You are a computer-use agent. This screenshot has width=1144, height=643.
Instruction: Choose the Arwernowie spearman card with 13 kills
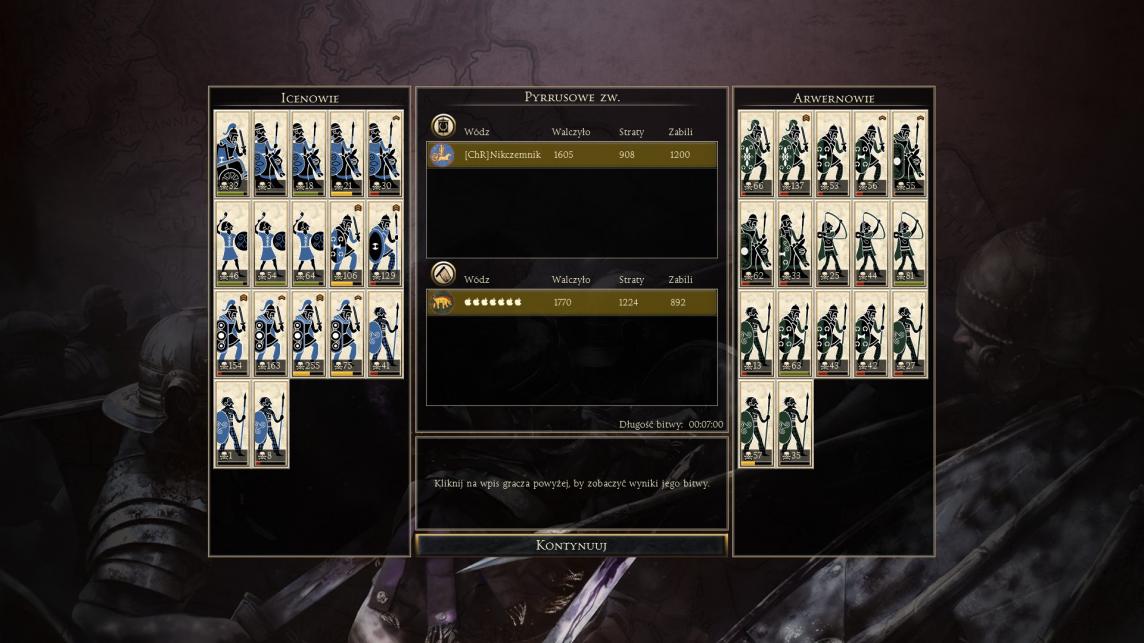[x=756, y=333]
